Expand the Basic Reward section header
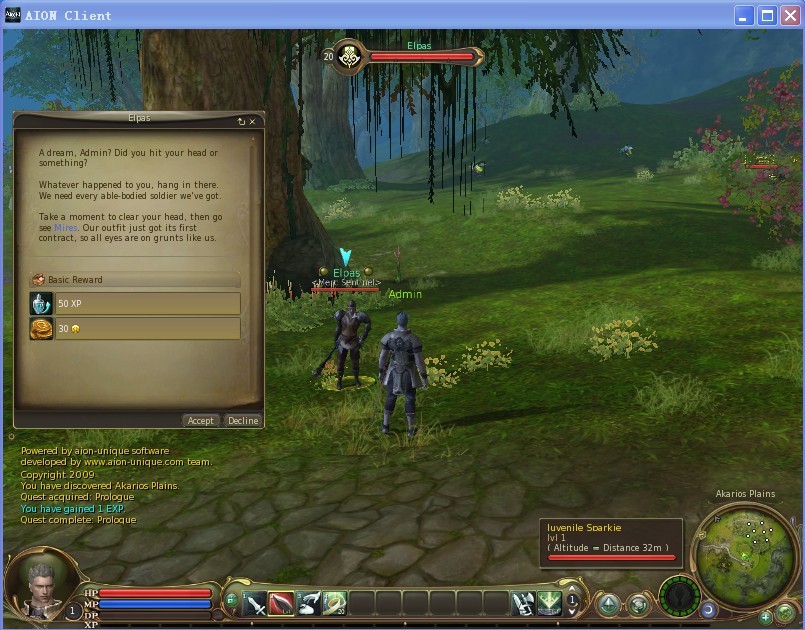 coord(135,280)
